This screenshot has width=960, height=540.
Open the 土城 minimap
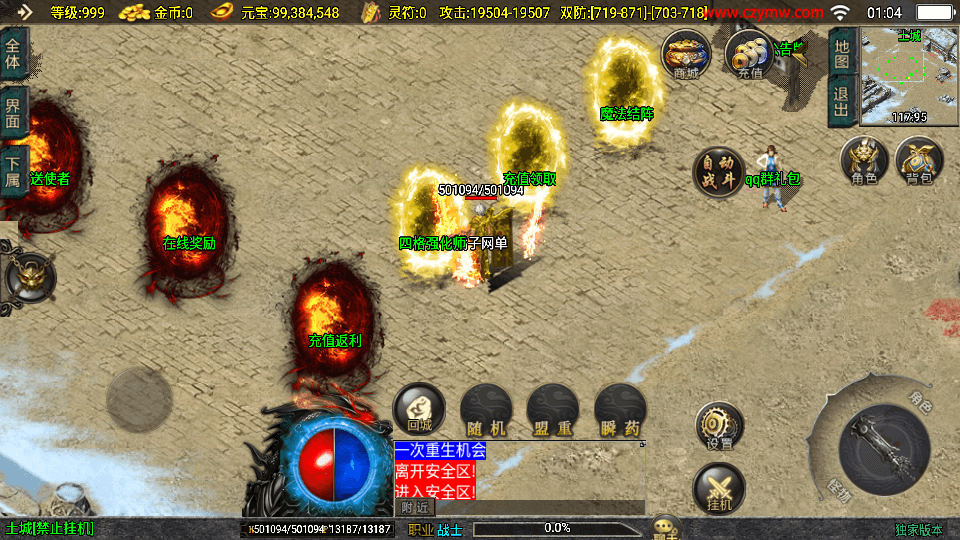coord(908,76)
